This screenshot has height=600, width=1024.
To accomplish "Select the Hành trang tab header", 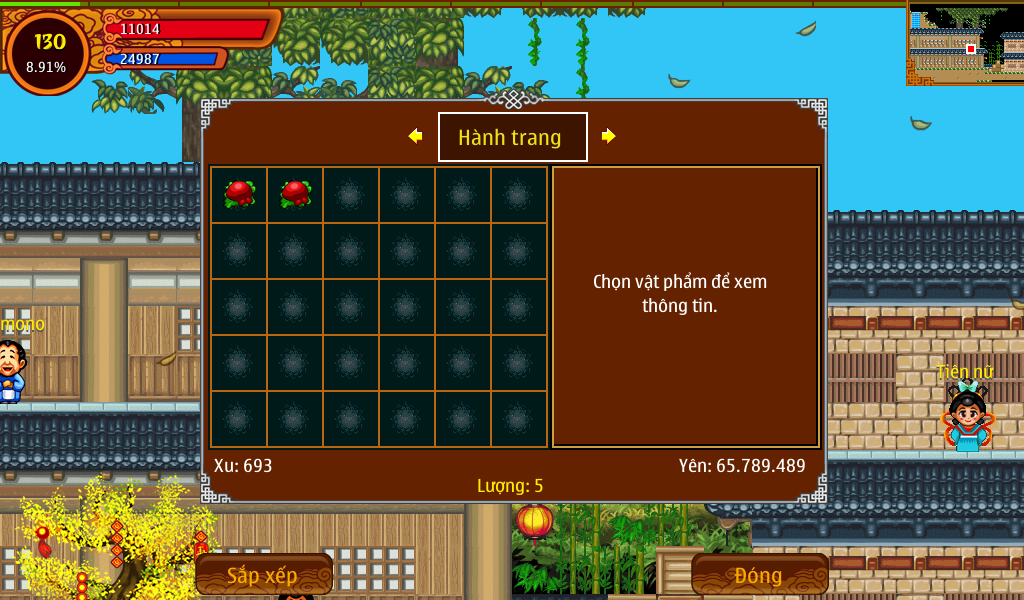I will point(512,137).
